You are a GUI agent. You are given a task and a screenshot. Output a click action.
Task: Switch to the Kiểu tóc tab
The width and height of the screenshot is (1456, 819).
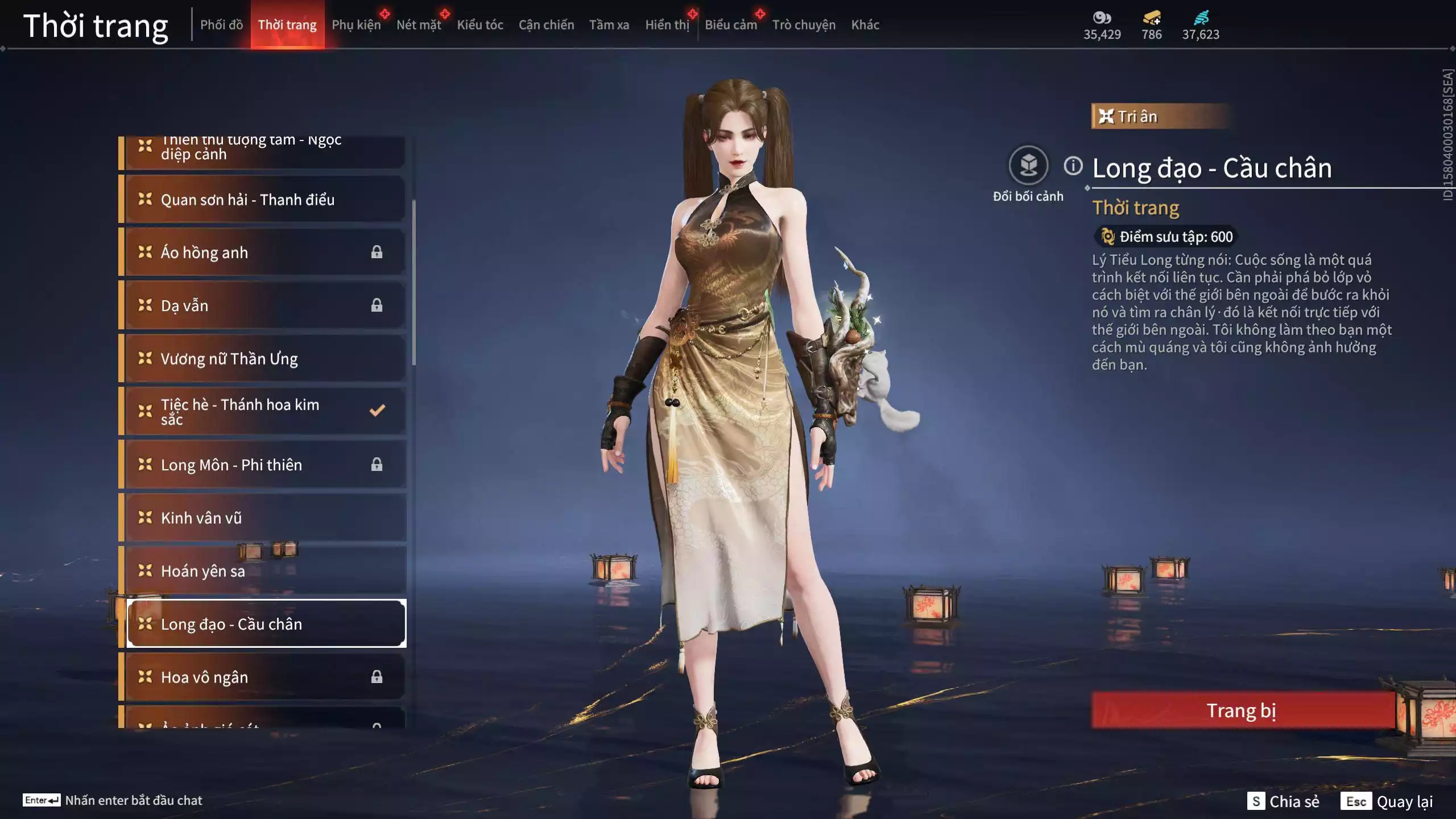coord(479,25)
